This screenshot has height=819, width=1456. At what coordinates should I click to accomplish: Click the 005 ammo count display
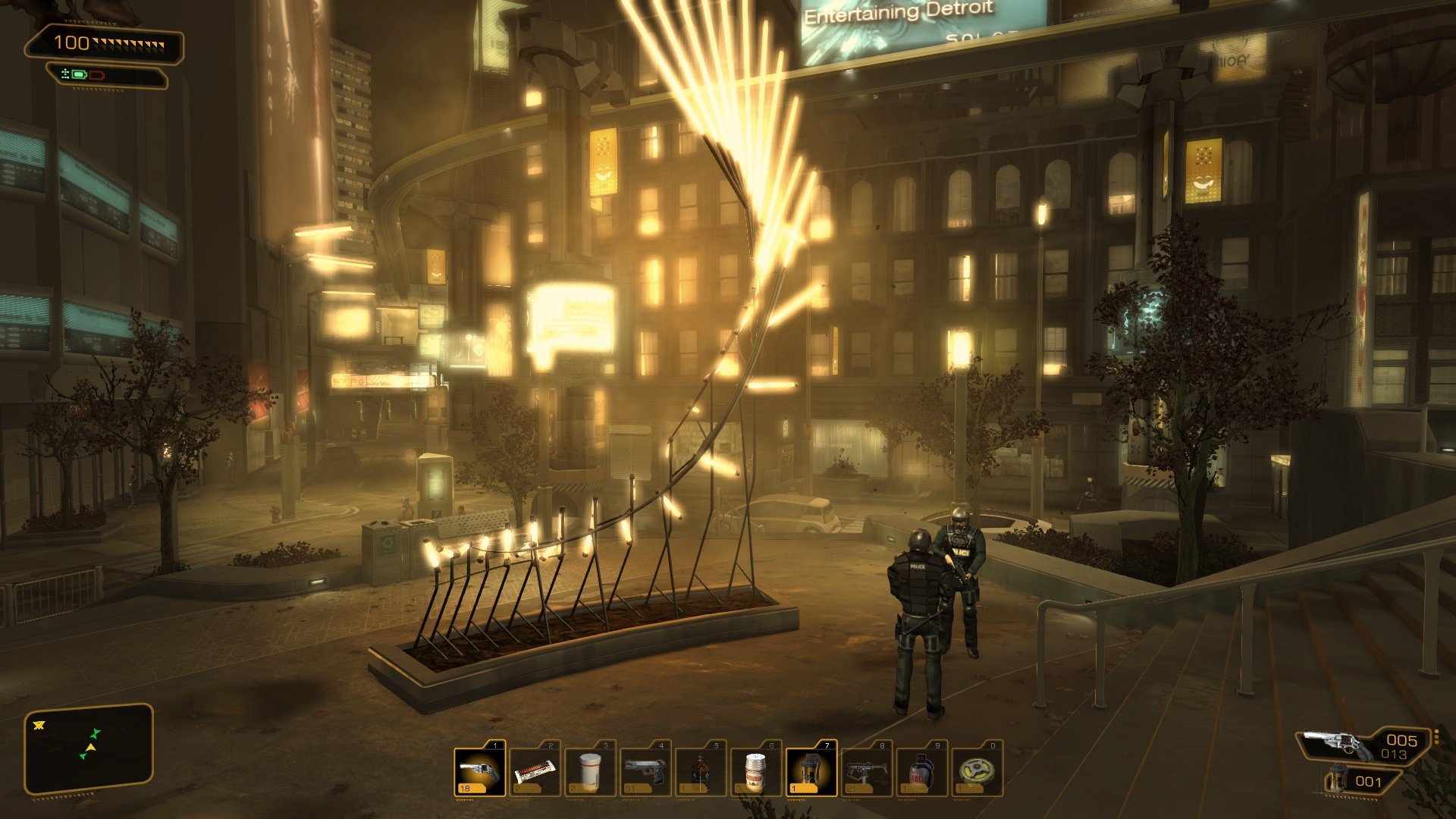(1401, 740)
